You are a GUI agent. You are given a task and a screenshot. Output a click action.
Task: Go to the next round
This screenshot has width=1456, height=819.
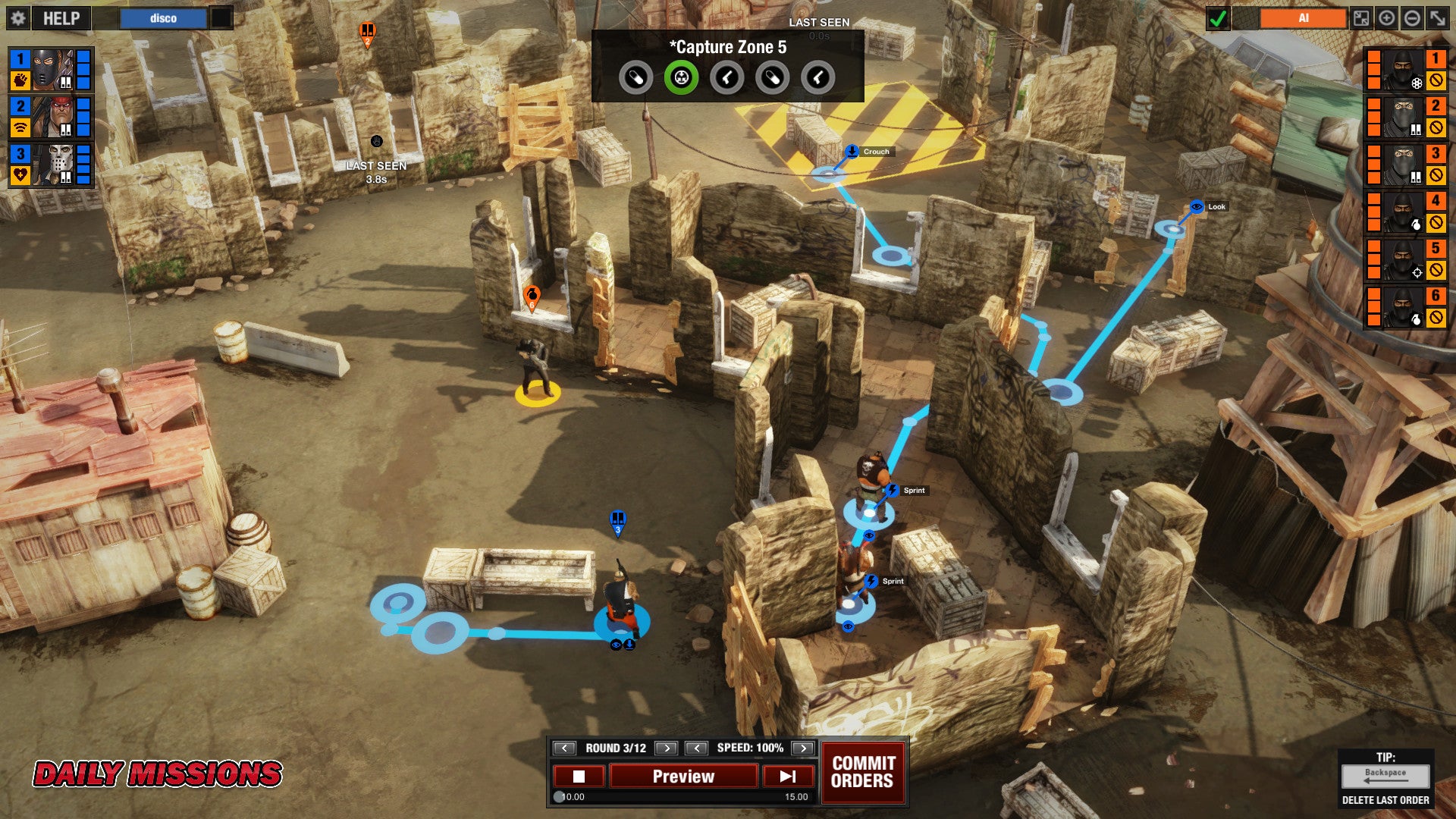tap(666, 748)
